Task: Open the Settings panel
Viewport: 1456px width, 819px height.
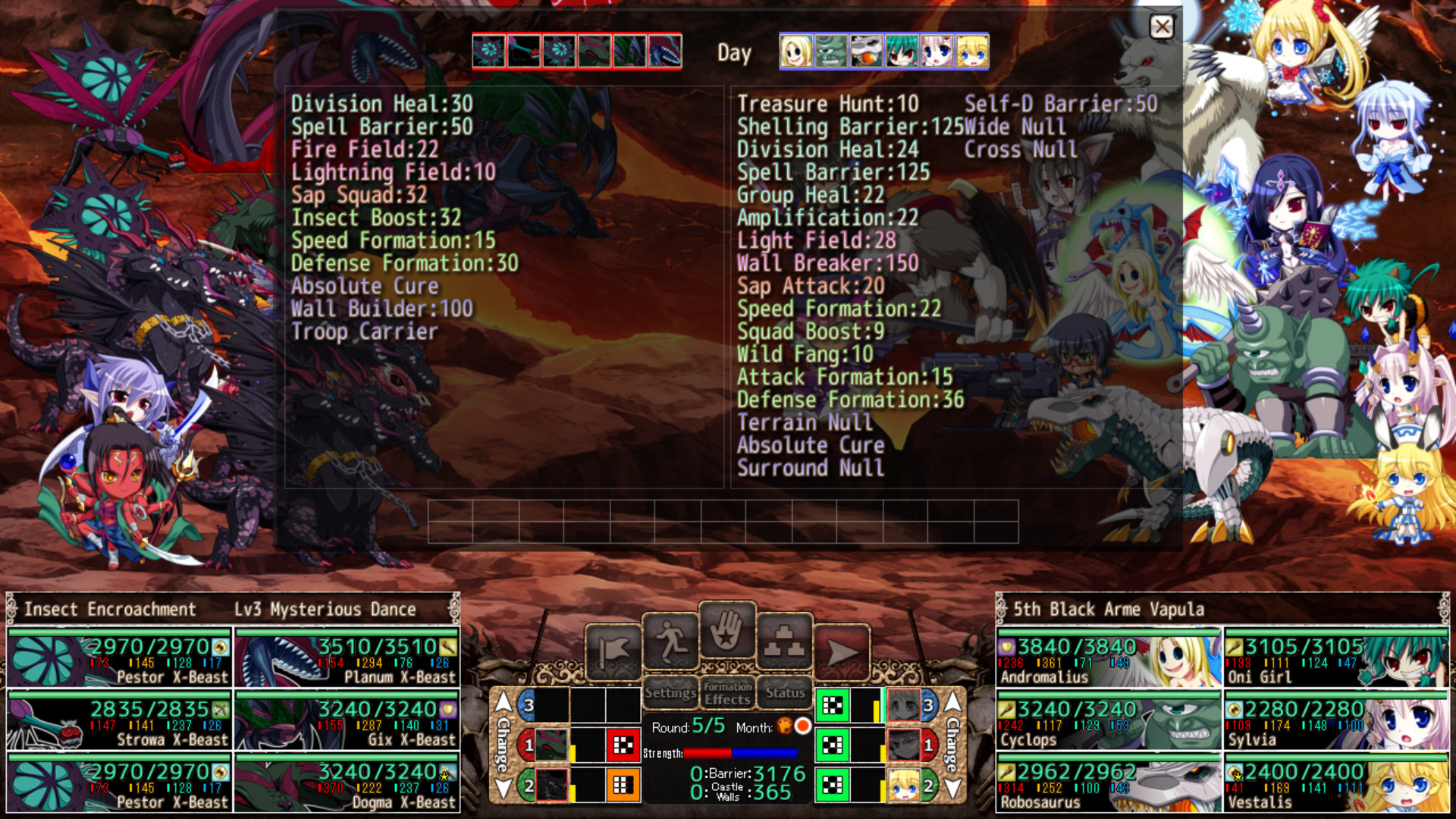Action: coord(671,694)
